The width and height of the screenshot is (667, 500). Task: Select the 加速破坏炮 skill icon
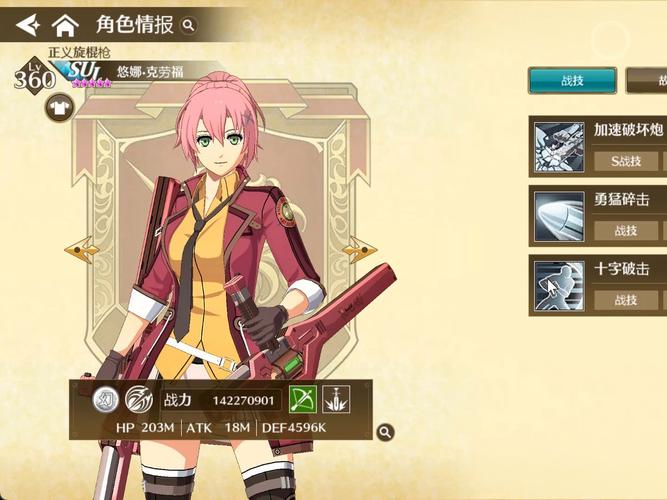pyautogui.click(x=559, y=145)
